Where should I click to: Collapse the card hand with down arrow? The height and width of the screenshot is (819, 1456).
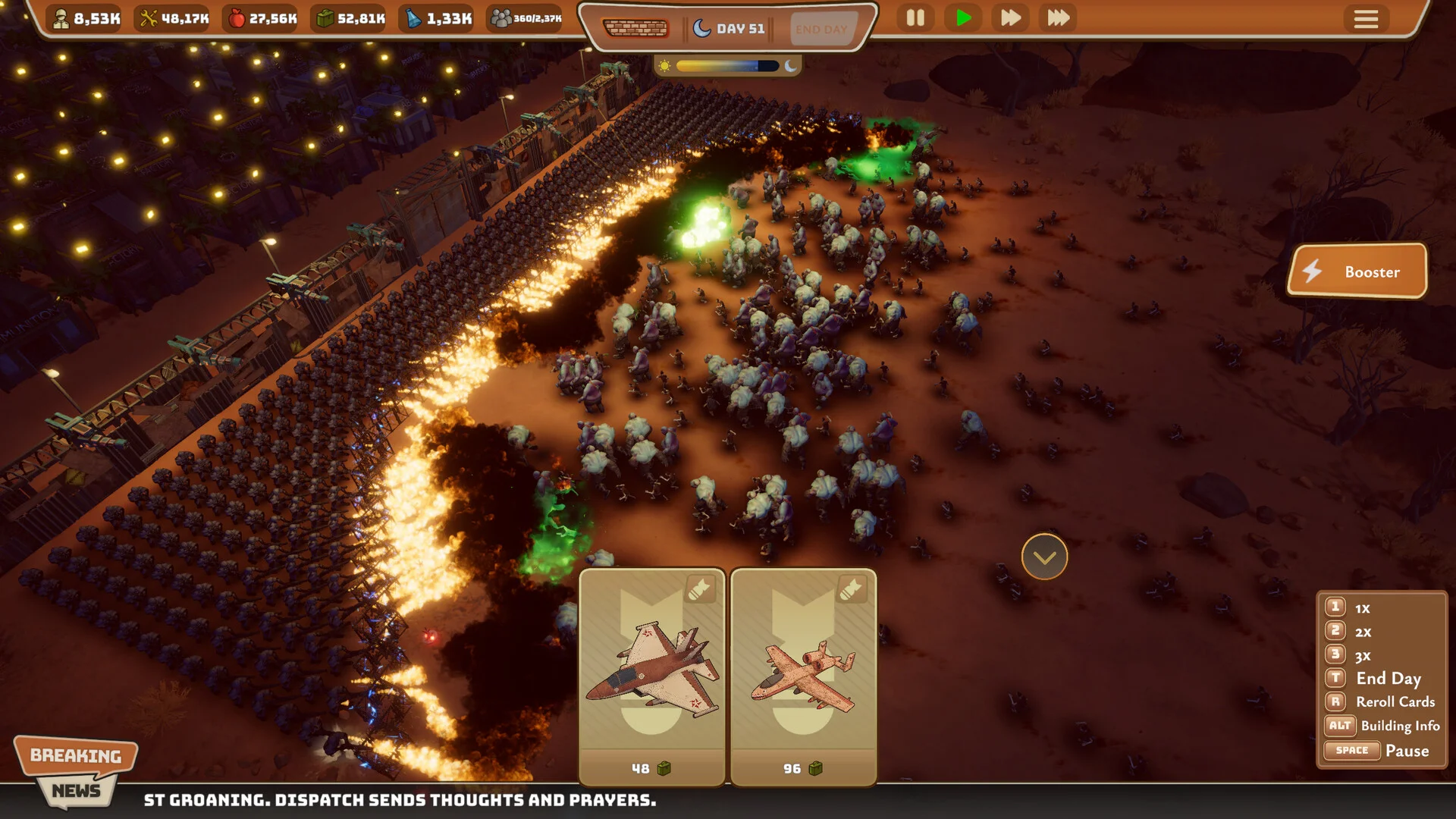(1044, 557)
